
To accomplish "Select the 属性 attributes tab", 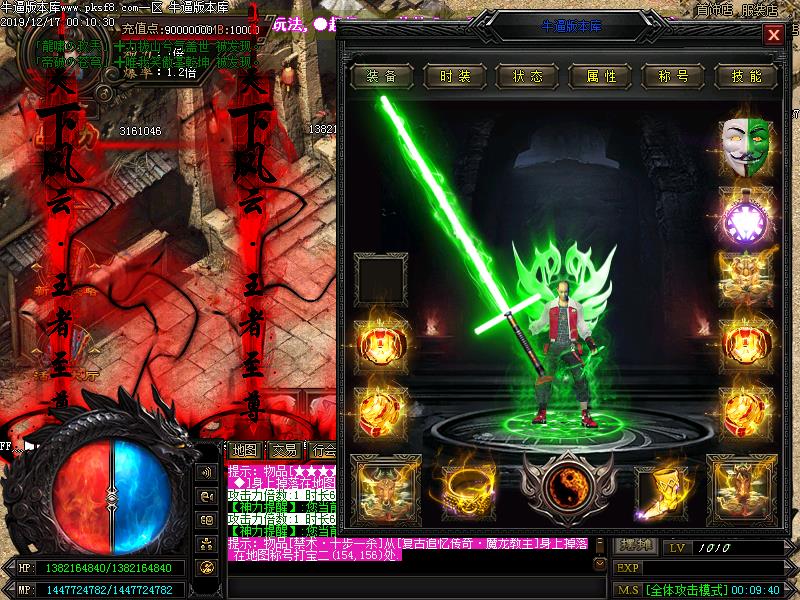I will [600, 76].
